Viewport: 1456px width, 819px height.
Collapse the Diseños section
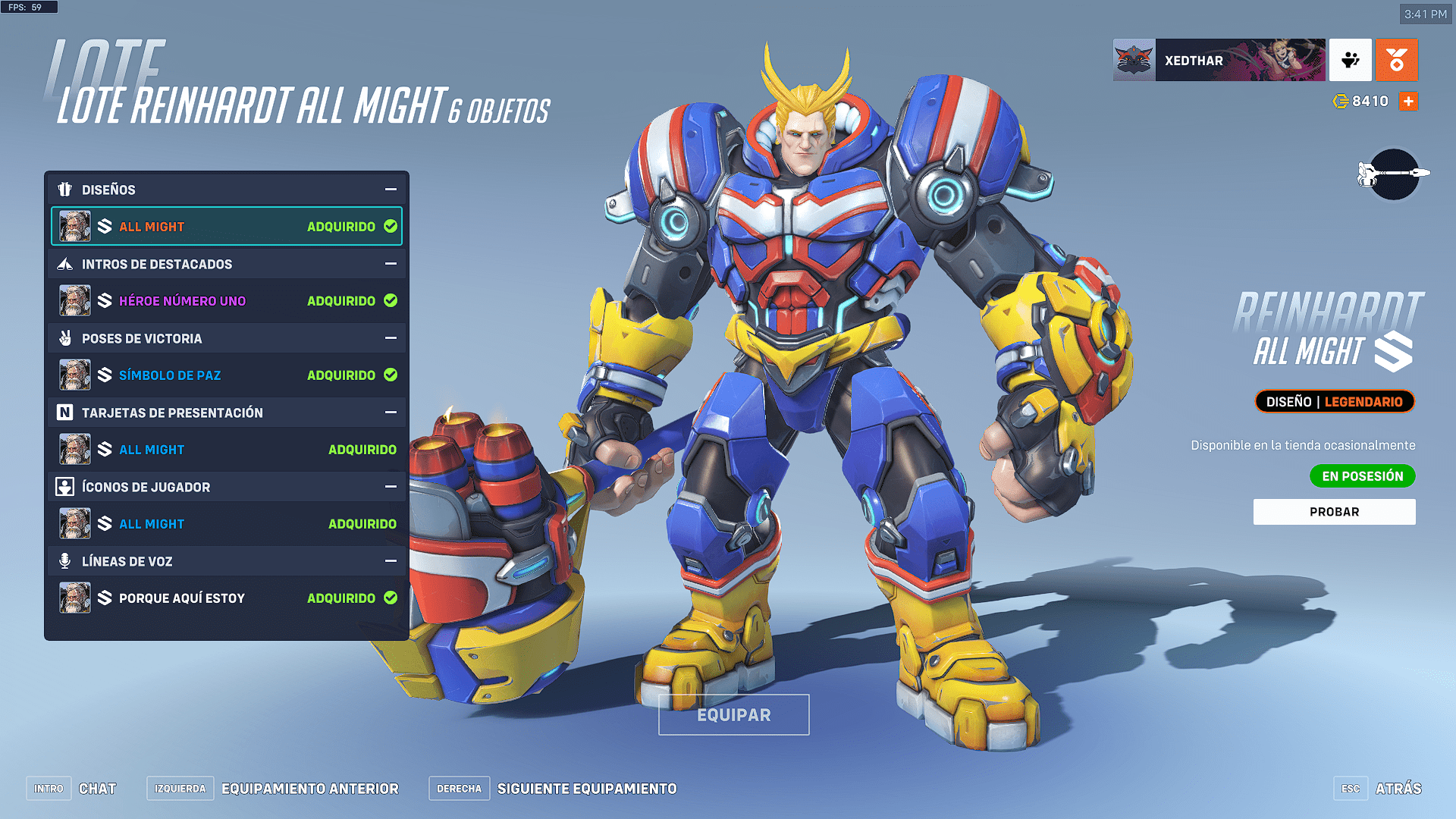pyautogui.click(x=391, y=190)
